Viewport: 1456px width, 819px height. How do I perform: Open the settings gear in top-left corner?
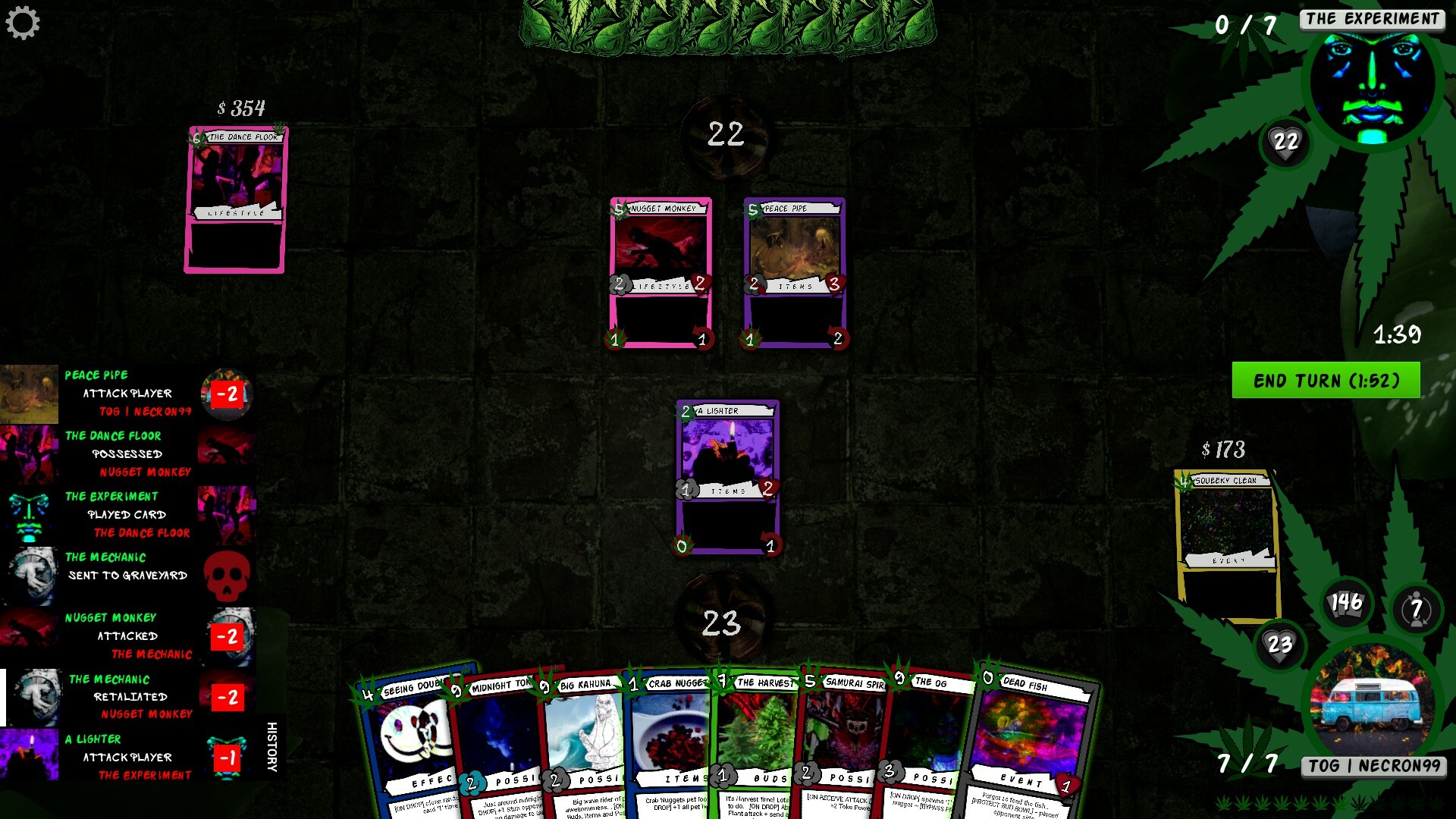(x=24, y=21)
